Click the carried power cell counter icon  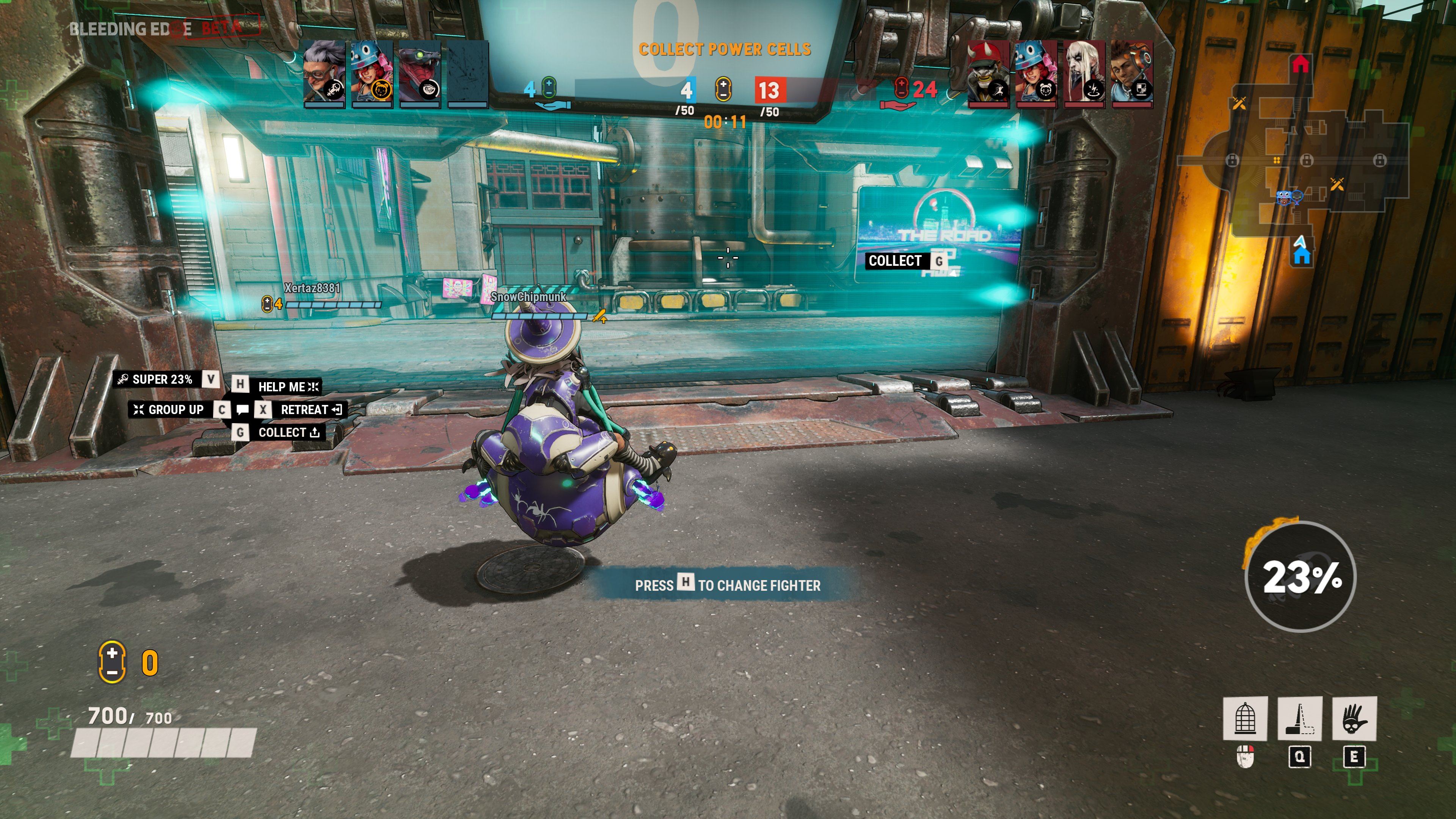pos(112,662)
